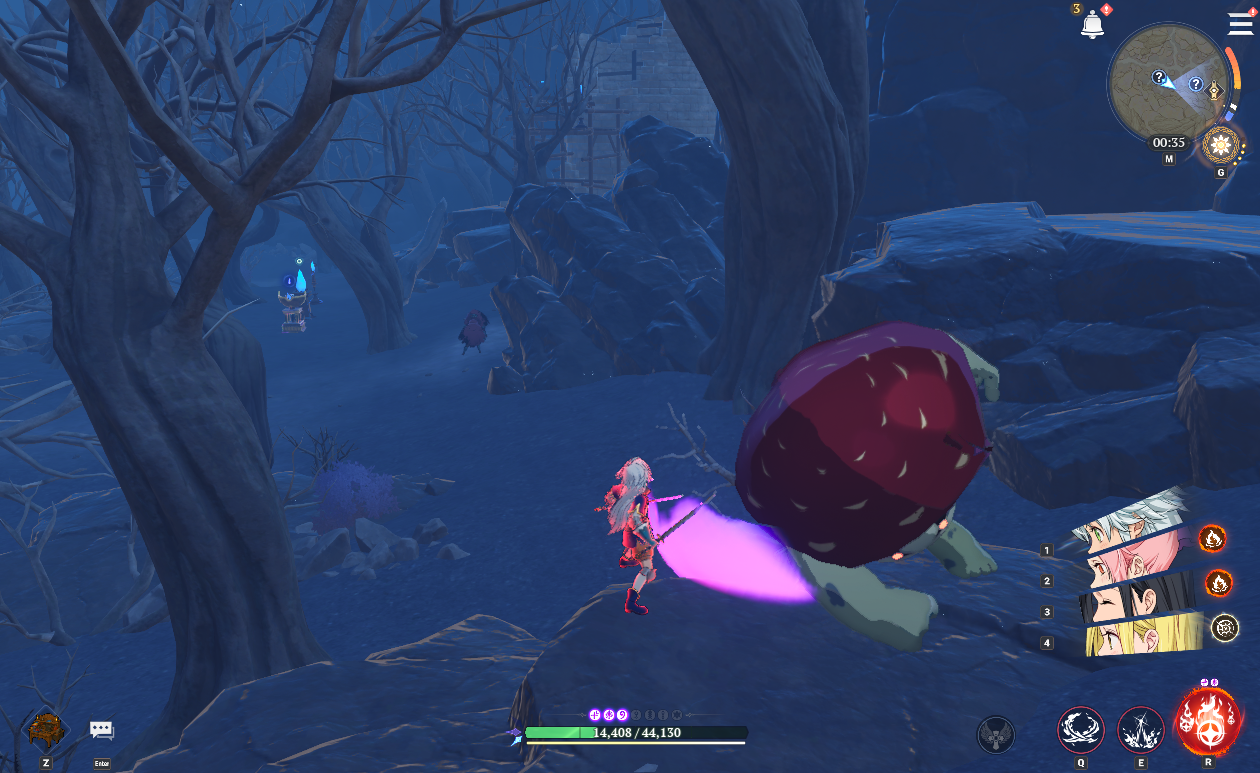Activate the swirling wind slash skill
1260x773 pixels.
pyautogui.click(x=1080, y=729)
